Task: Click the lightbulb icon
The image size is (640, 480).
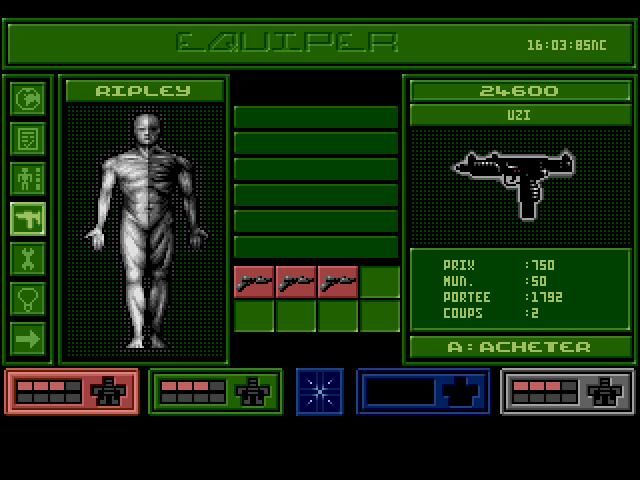Action: [x=28, y=297]
